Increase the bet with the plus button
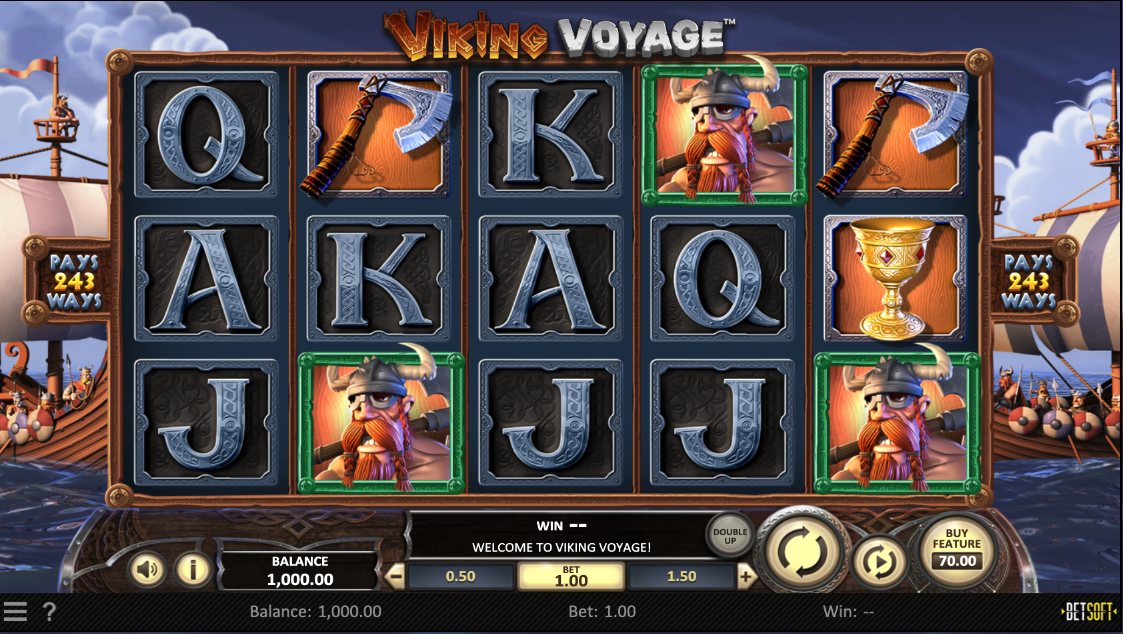The width and height of the screenshot is (1123, 634). (x=746, y=577)
